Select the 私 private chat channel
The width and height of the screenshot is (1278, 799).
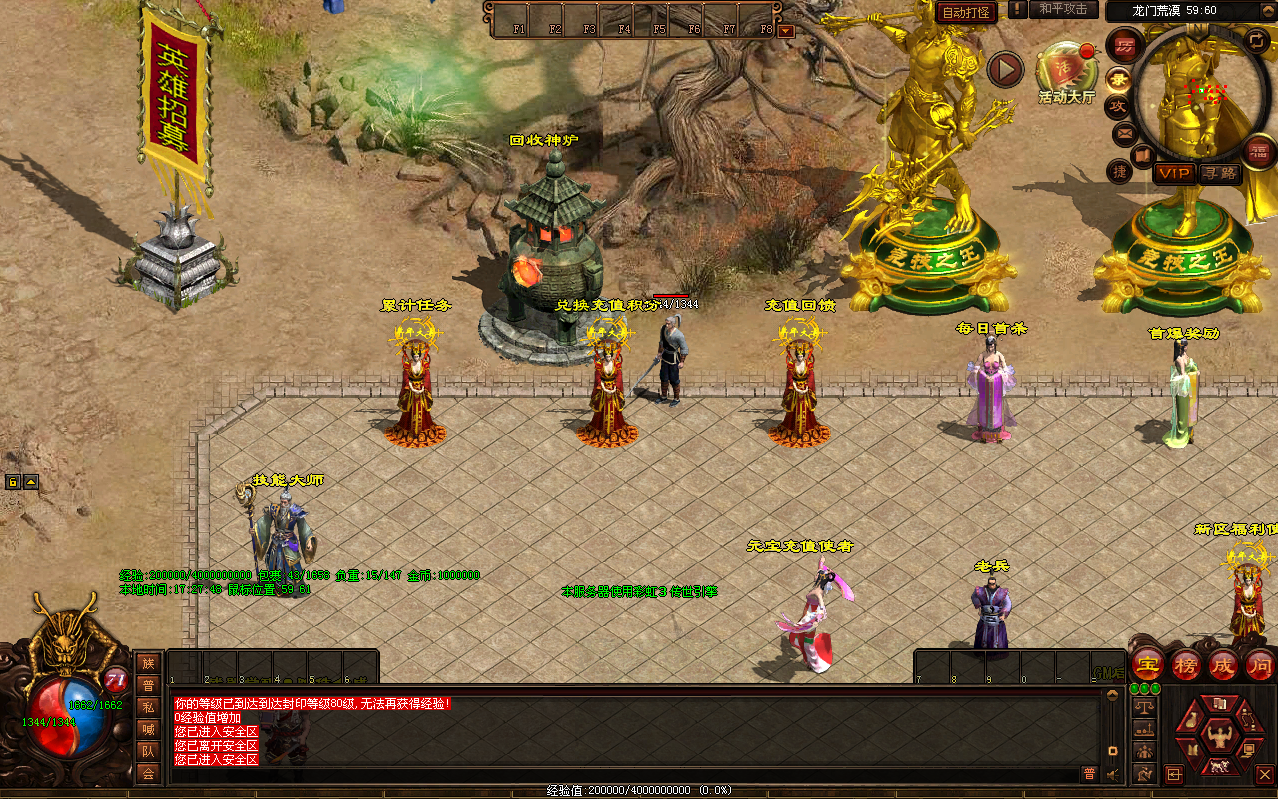[148, 707]
